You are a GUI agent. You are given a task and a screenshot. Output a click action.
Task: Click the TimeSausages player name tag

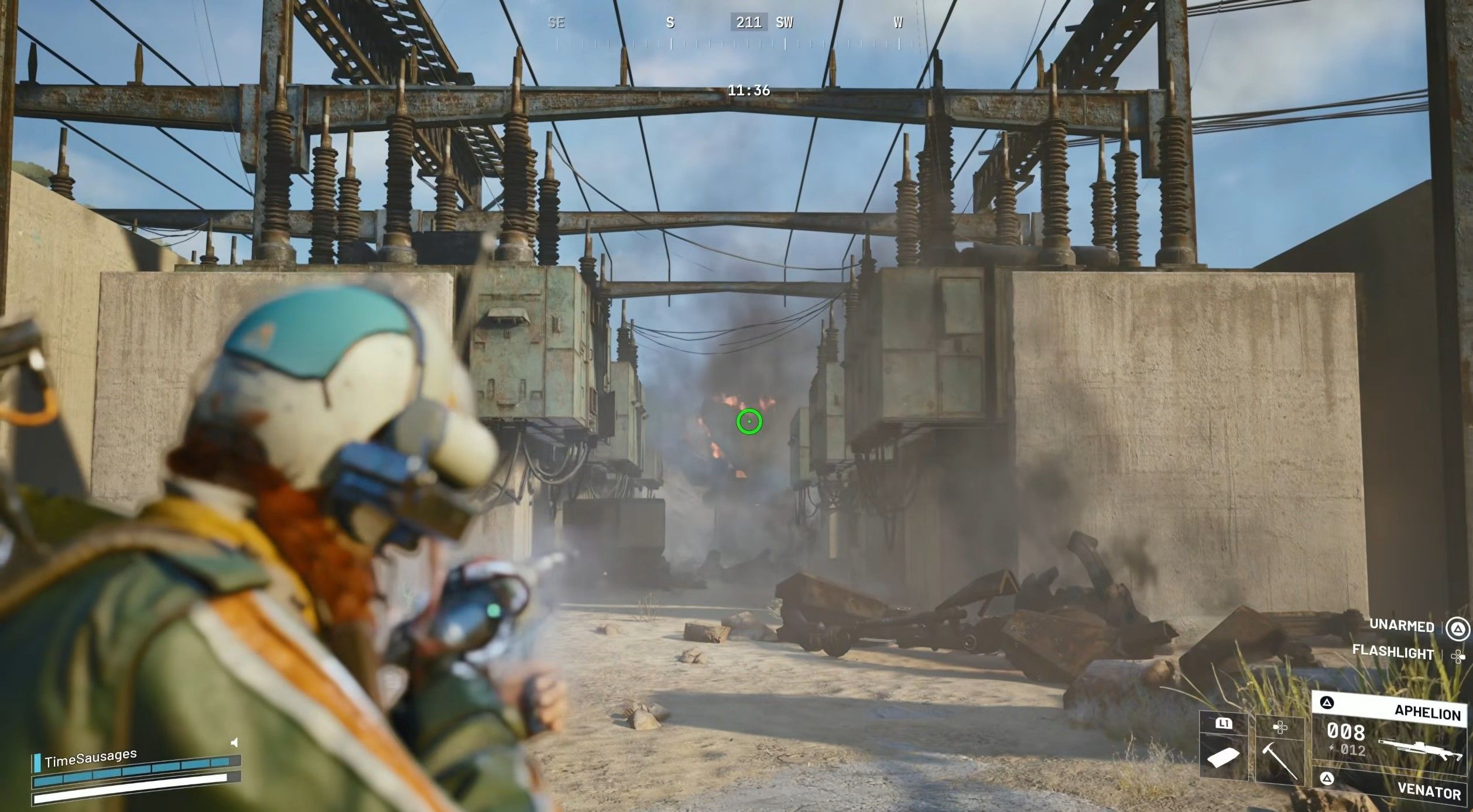[91, 758]
